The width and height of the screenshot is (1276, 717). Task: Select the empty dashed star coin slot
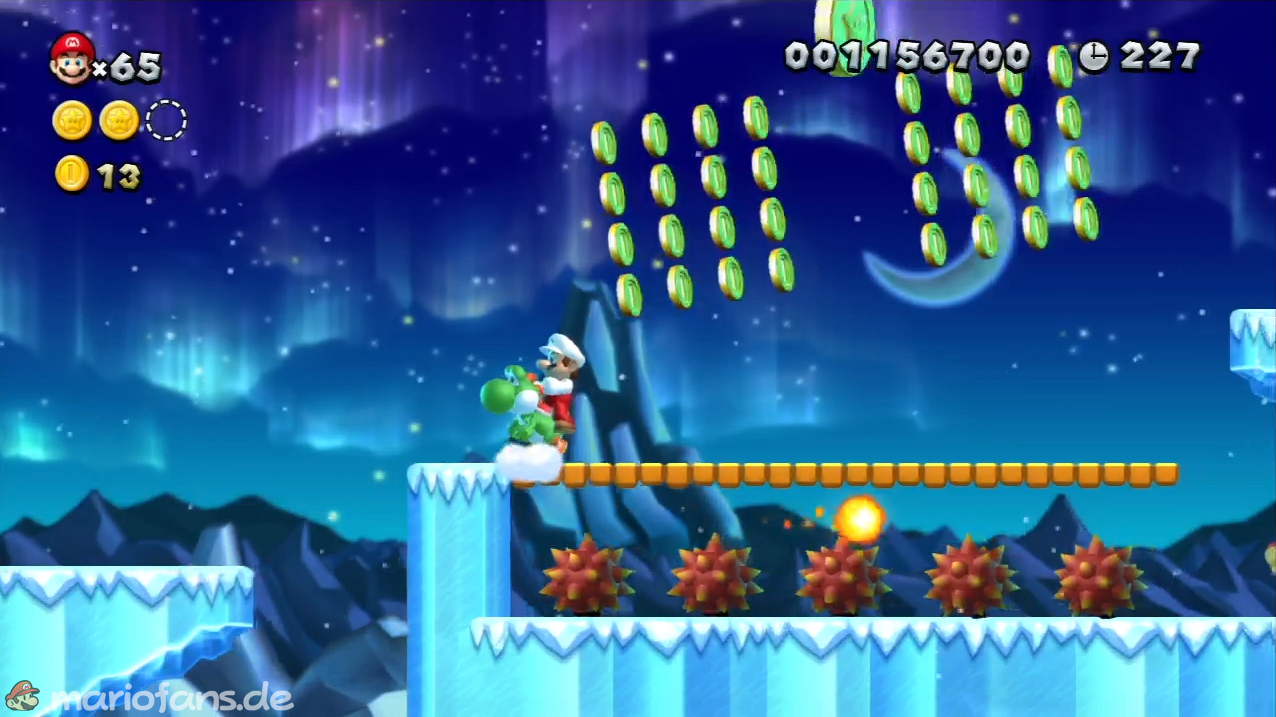tap(166, 121)
